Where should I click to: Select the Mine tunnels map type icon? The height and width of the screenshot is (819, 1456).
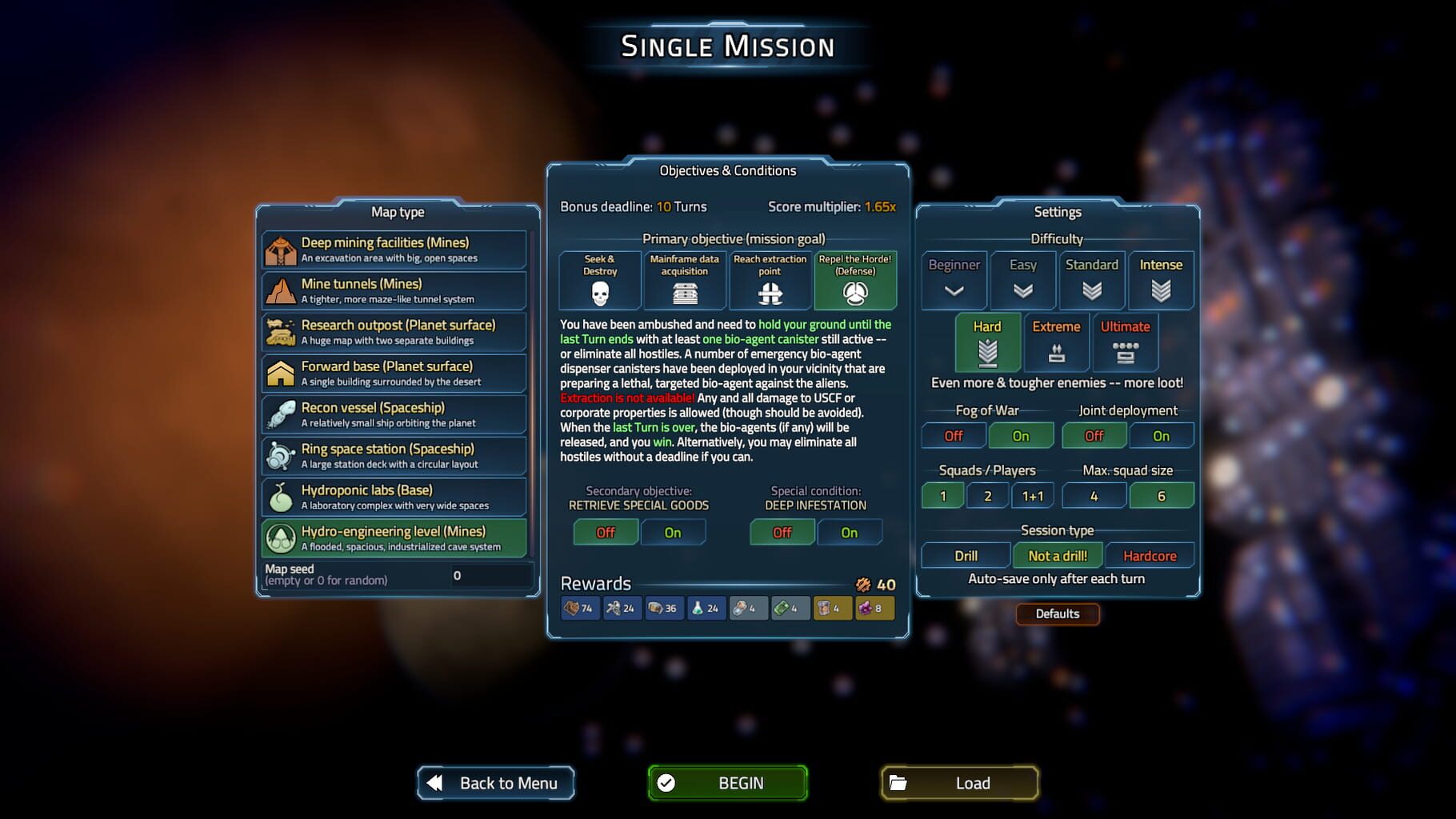point(279,290)
